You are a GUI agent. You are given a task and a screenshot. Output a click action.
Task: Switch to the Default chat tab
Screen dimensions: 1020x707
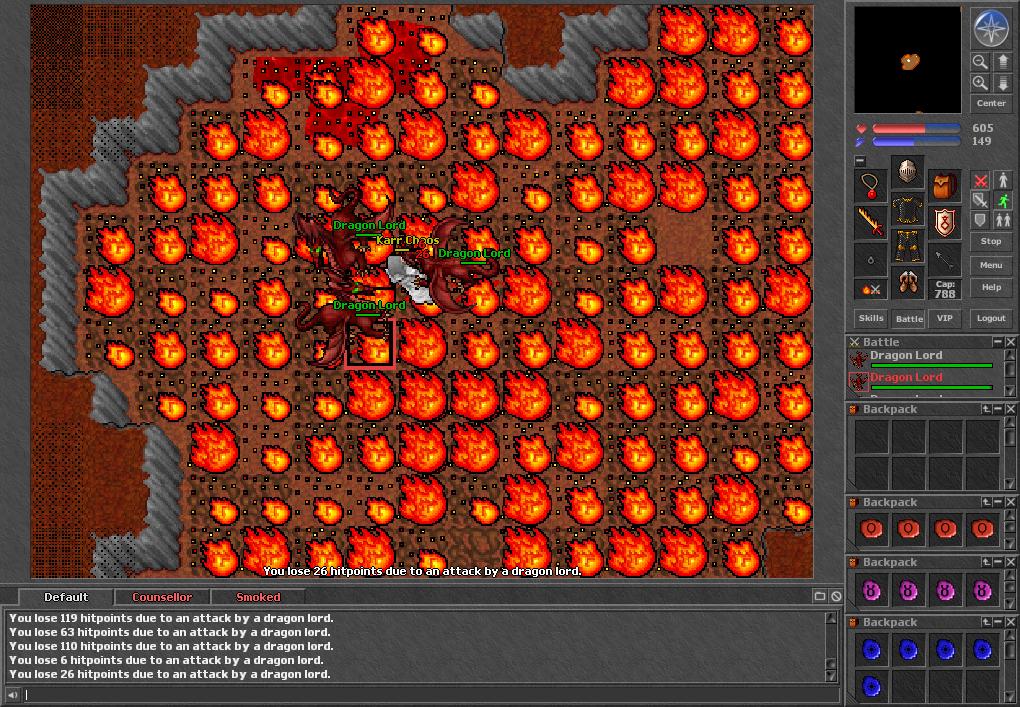pos(66,597)
